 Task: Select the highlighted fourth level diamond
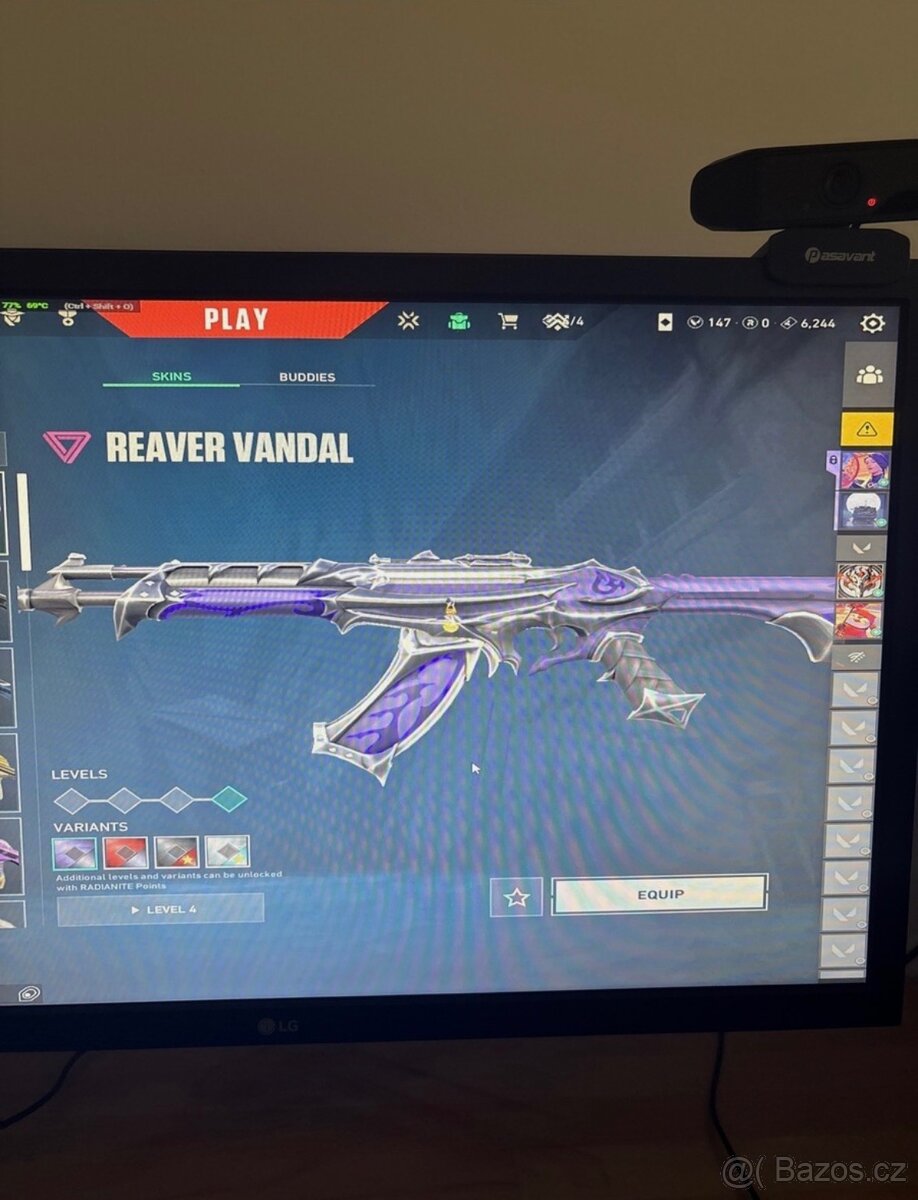click(x=230, y=798)
